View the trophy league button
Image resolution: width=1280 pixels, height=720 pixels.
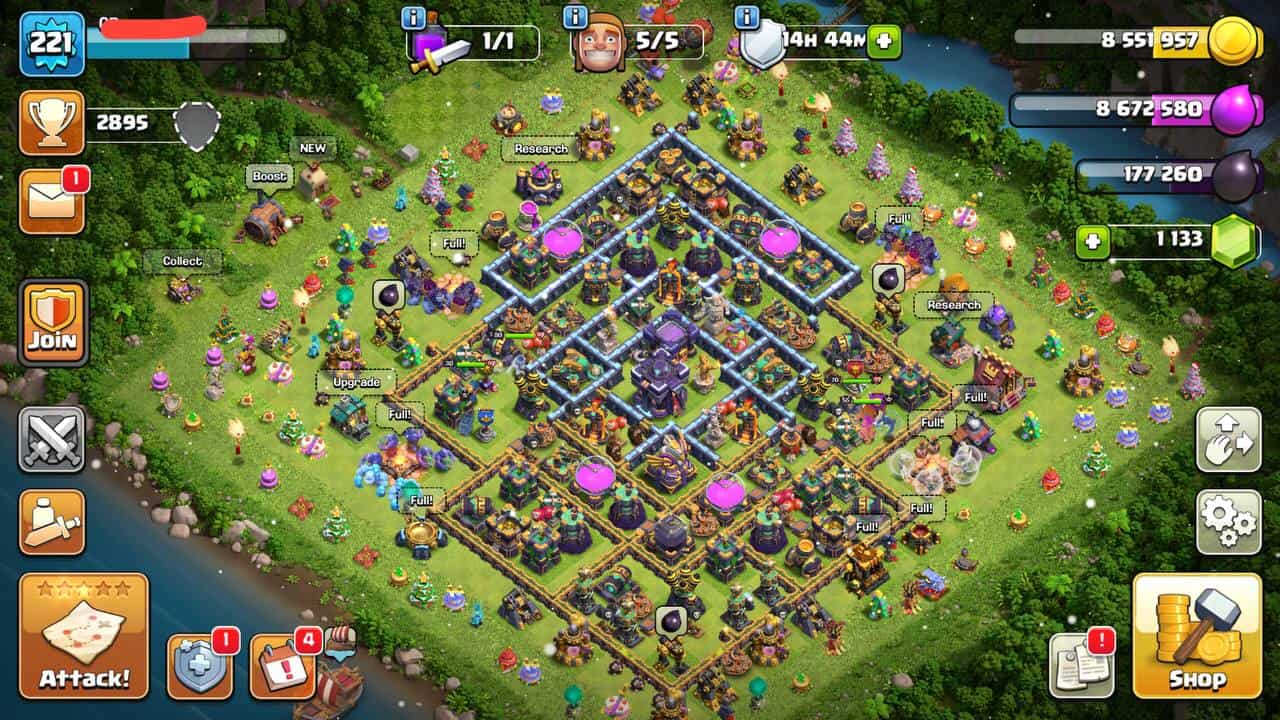click(x=52, y=123)
